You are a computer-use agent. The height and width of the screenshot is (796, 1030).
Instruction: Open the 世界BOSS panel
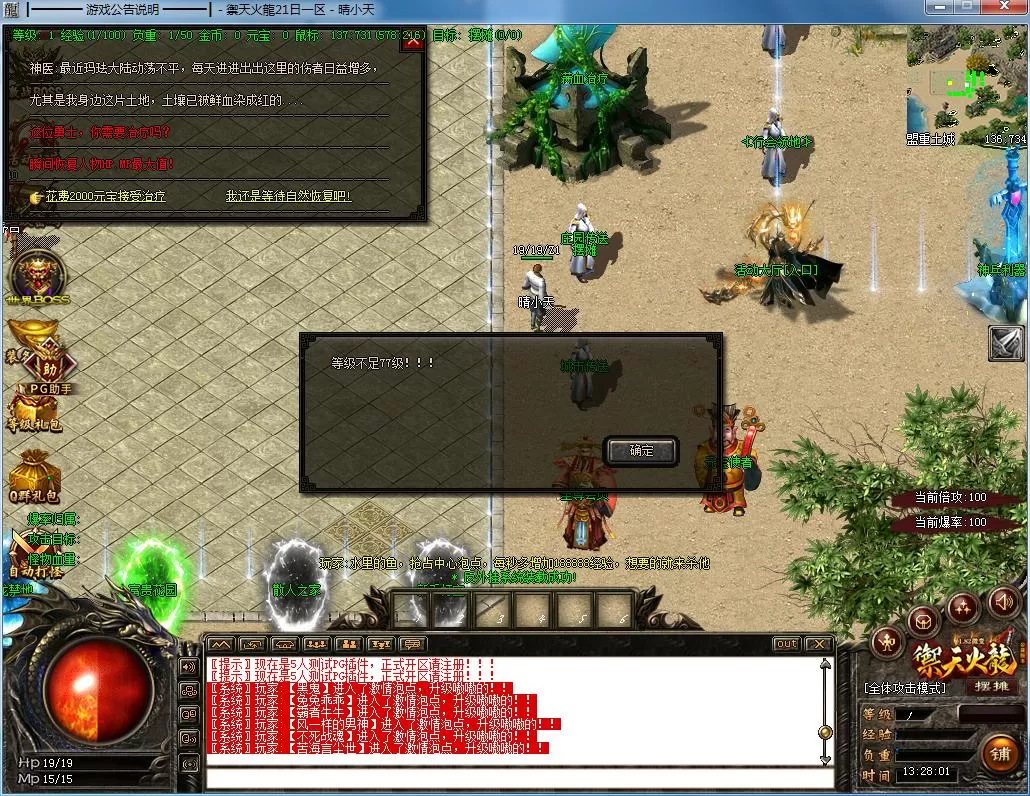(x=38, y=277)
